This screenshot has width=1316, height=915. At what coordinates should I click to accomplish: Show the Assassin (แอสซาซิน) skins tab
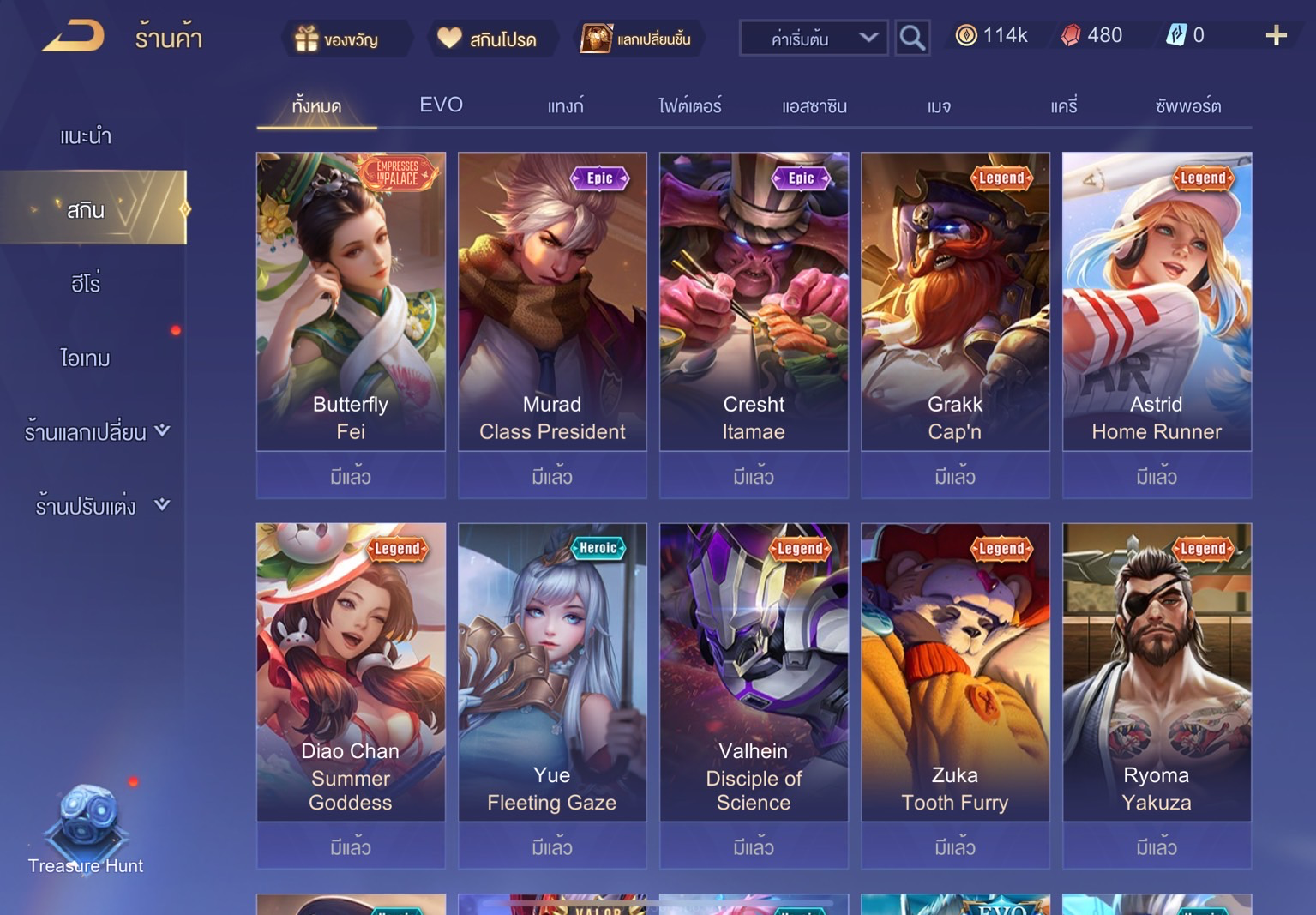click(x=814, y=106)
